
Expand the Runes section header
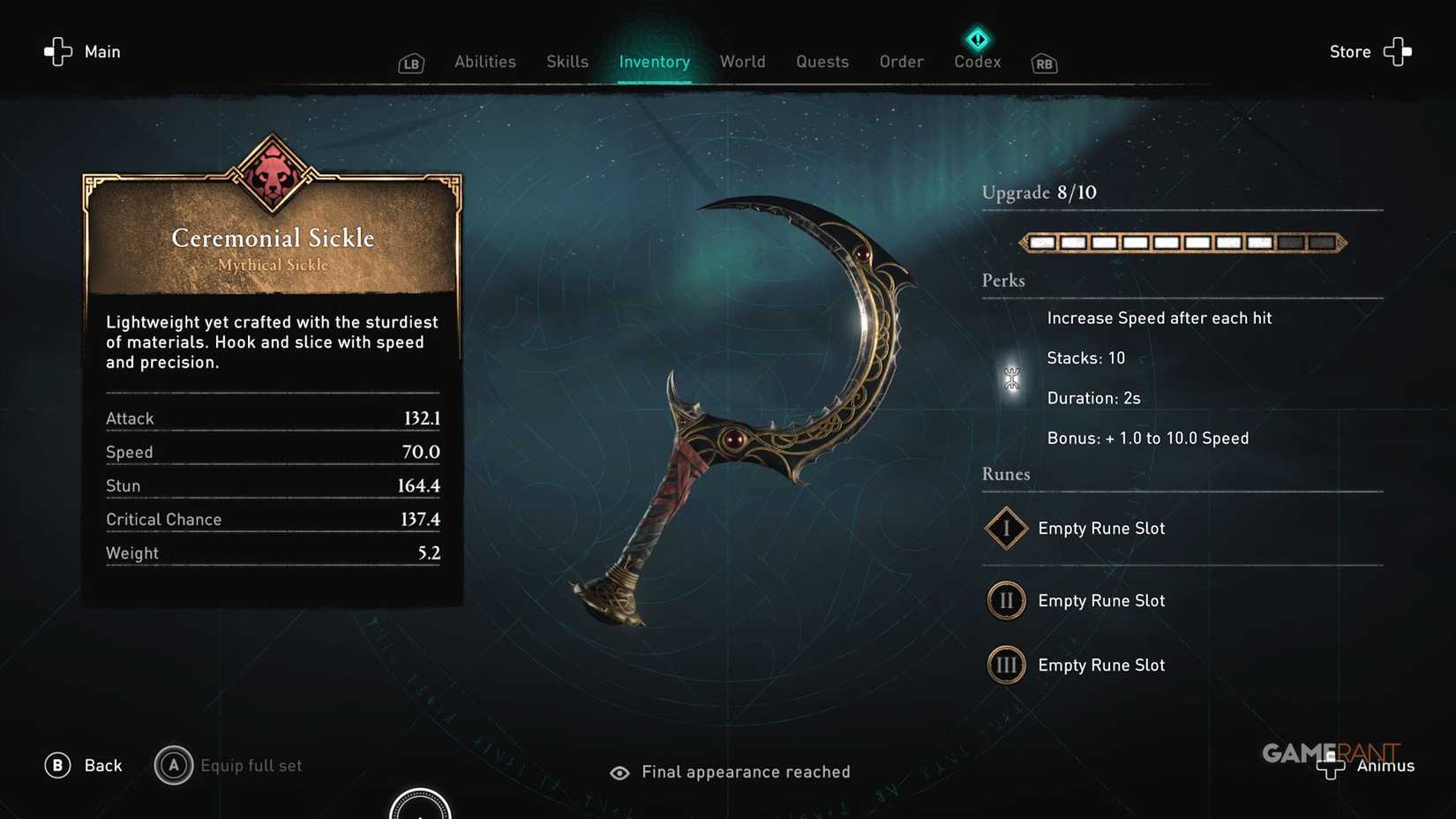tap(1006, 474)
